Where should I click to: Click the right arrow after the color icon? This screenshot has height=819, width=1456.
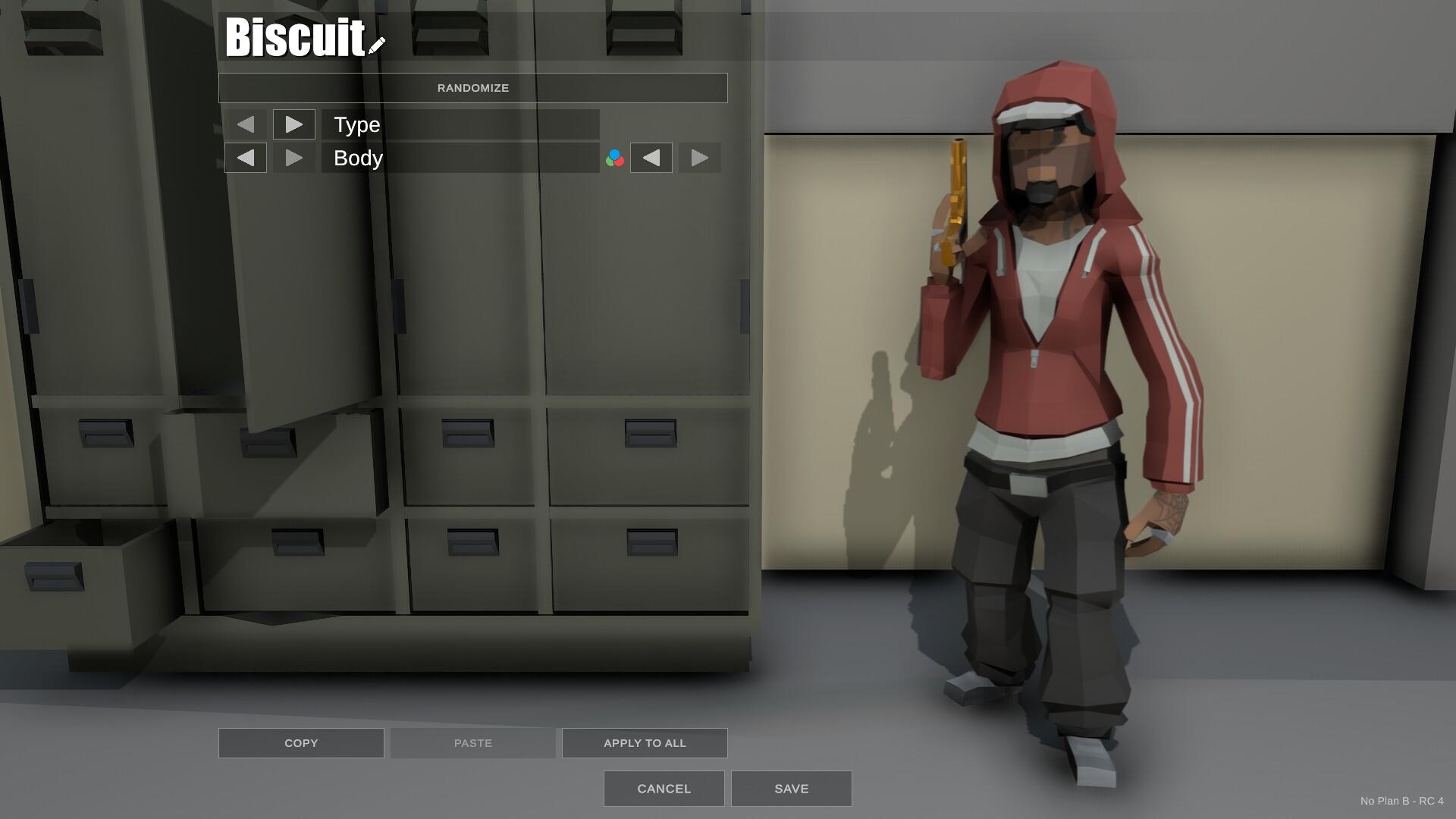coord(698,158)
